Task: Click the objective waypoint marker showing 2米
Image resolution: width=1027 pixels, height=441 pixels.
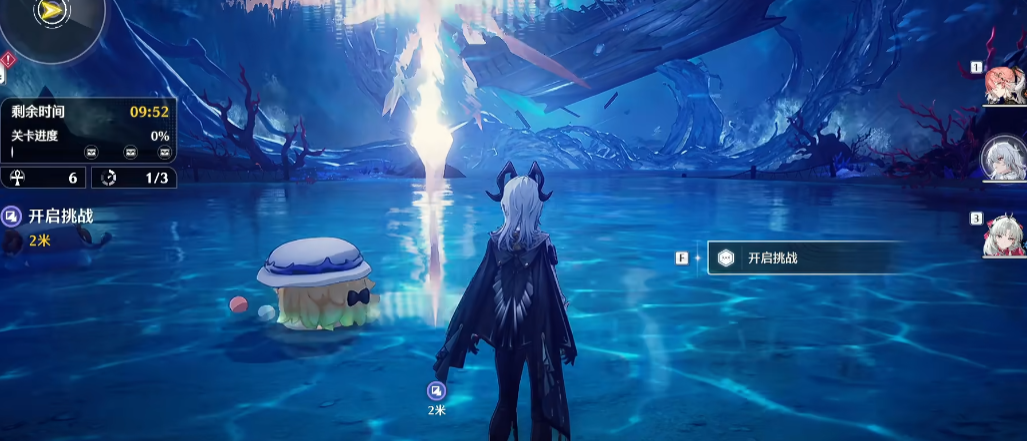Action: [x=436, y=391]
